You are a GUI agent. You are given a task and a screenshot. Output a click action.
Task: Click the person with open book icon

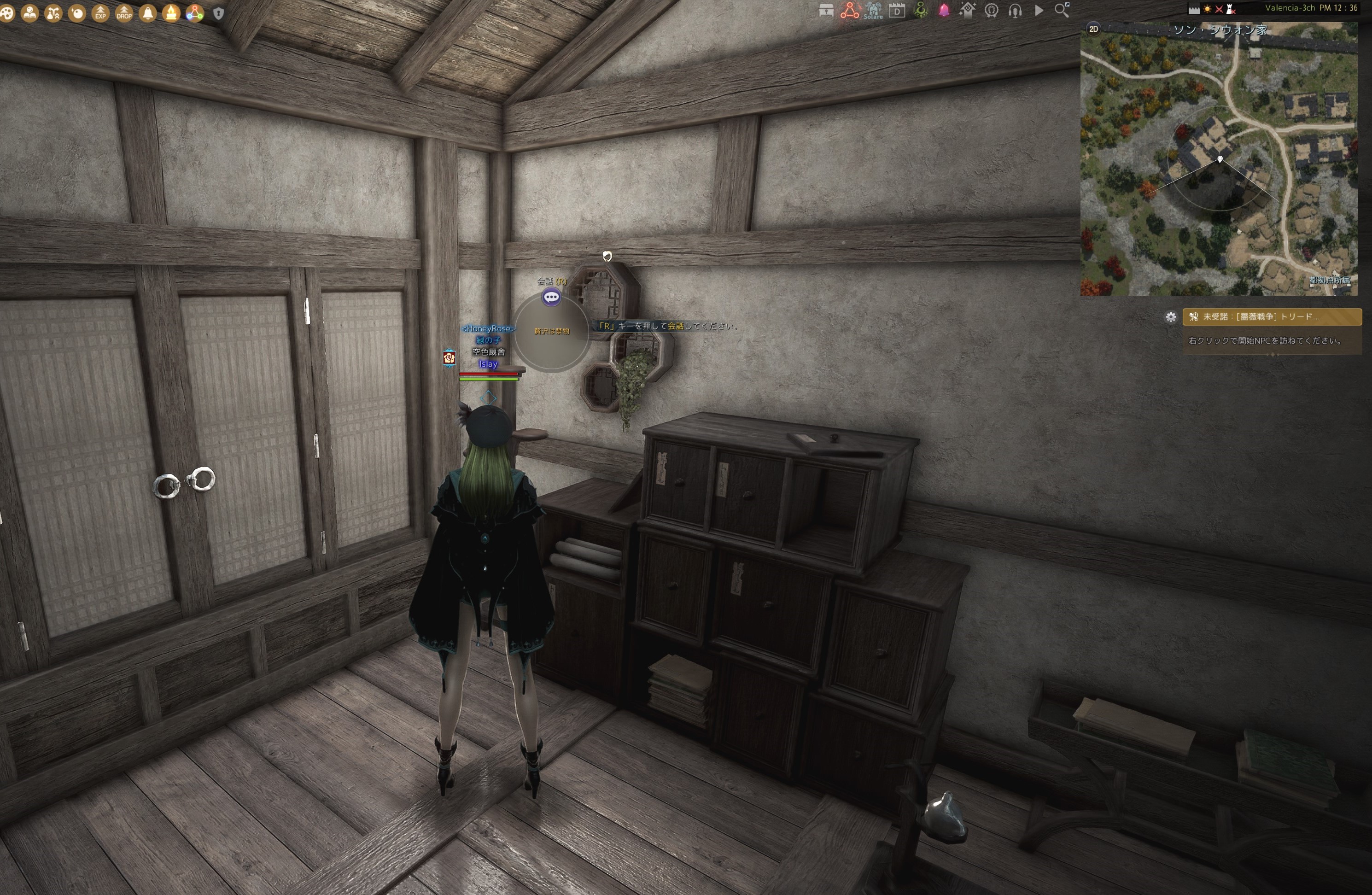click(30, 13)
